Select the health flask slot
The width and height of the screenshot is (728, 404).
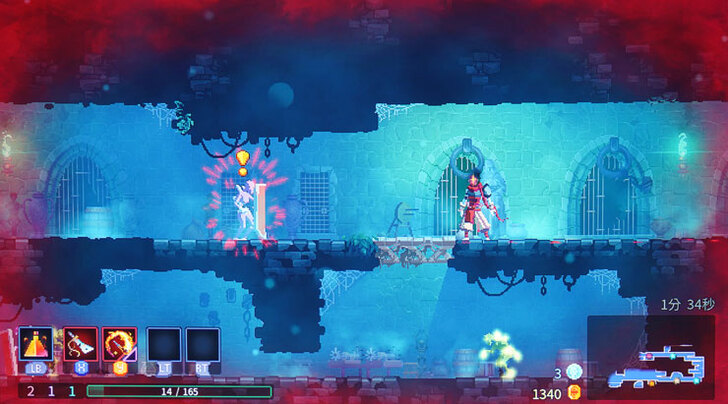click(x=36, y=344)
